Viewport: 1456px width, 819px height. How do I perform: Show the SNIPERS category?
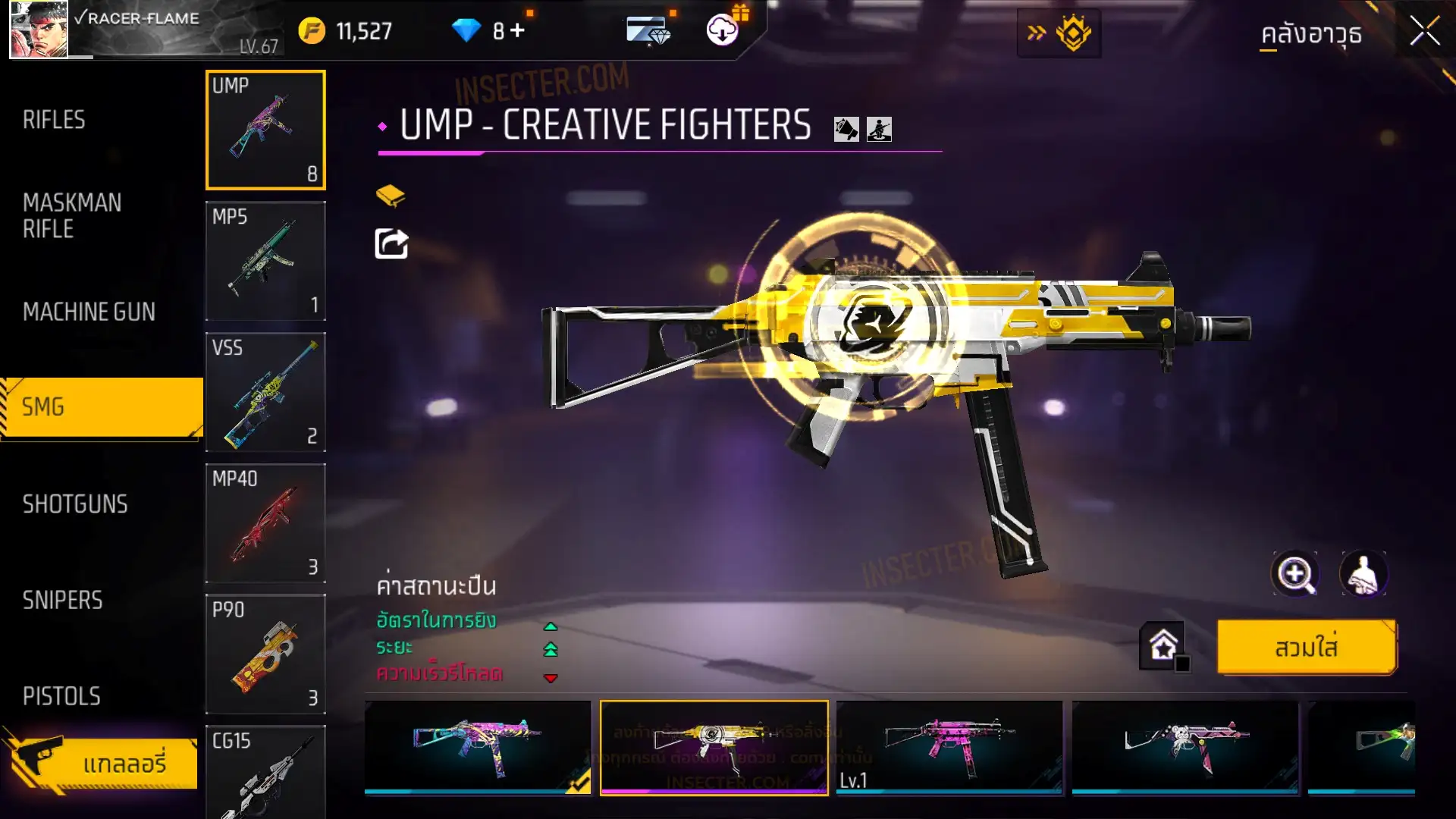pyautogui.click(x=62, y=601)
